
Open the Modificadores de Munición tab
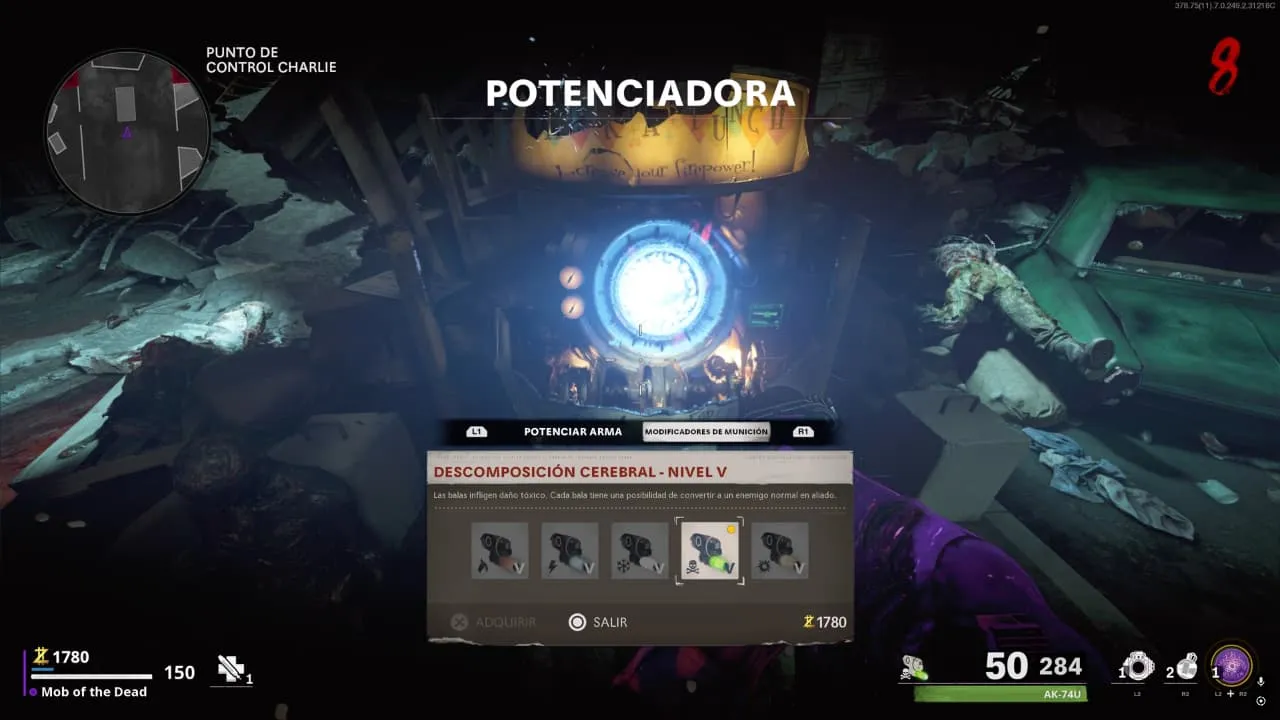coord(706,432)
